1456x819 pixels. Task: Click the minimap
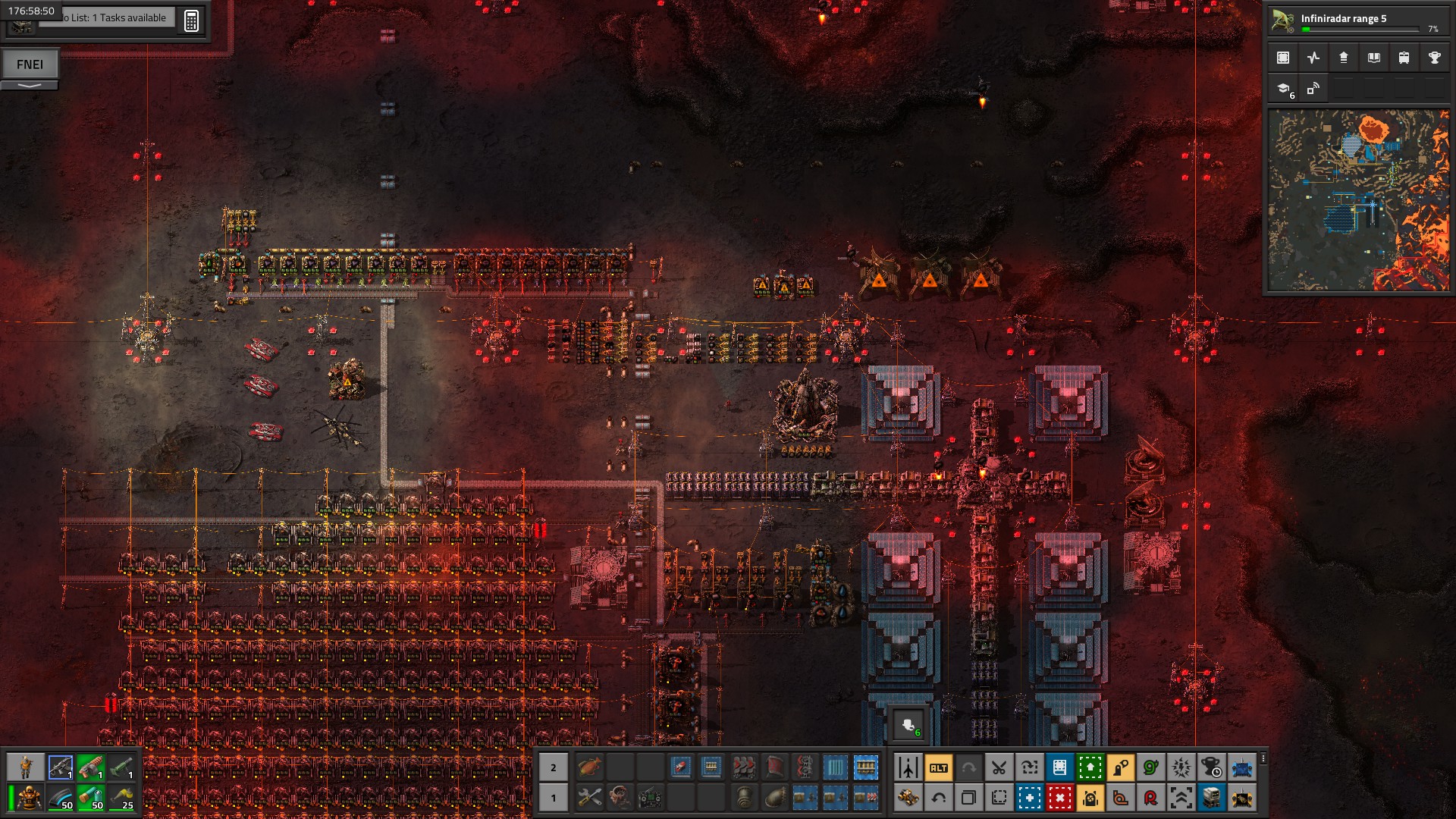(1358, 200)
